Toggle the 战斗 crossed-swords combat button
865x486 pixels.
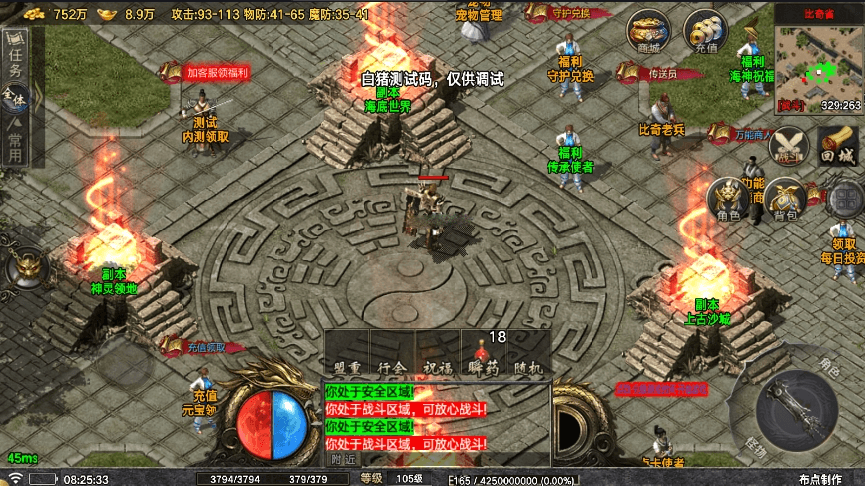(x=788, y=148)
